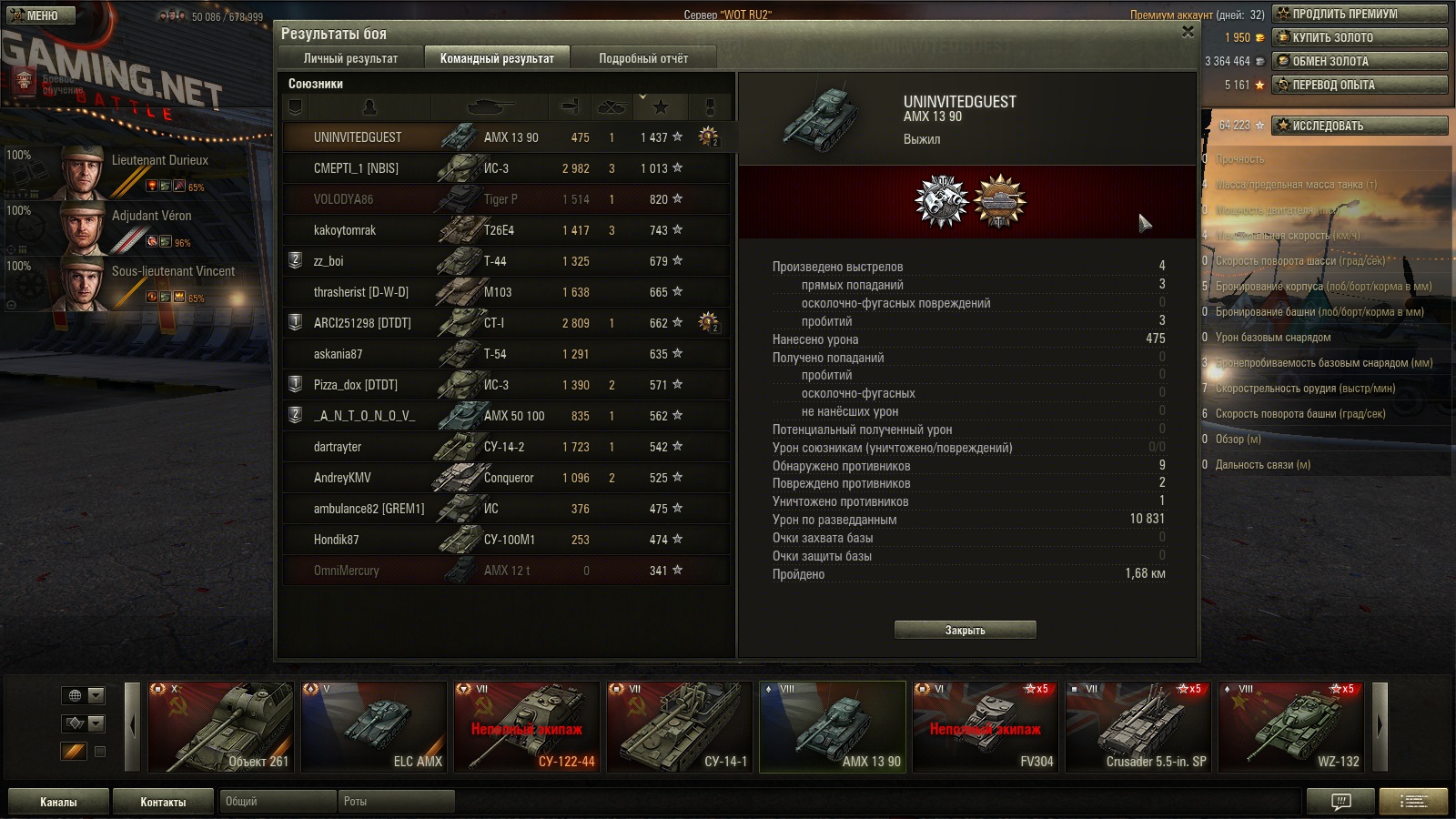
Task: Open ОБМЕН ЗОЛОТА
Action: 1360,61
